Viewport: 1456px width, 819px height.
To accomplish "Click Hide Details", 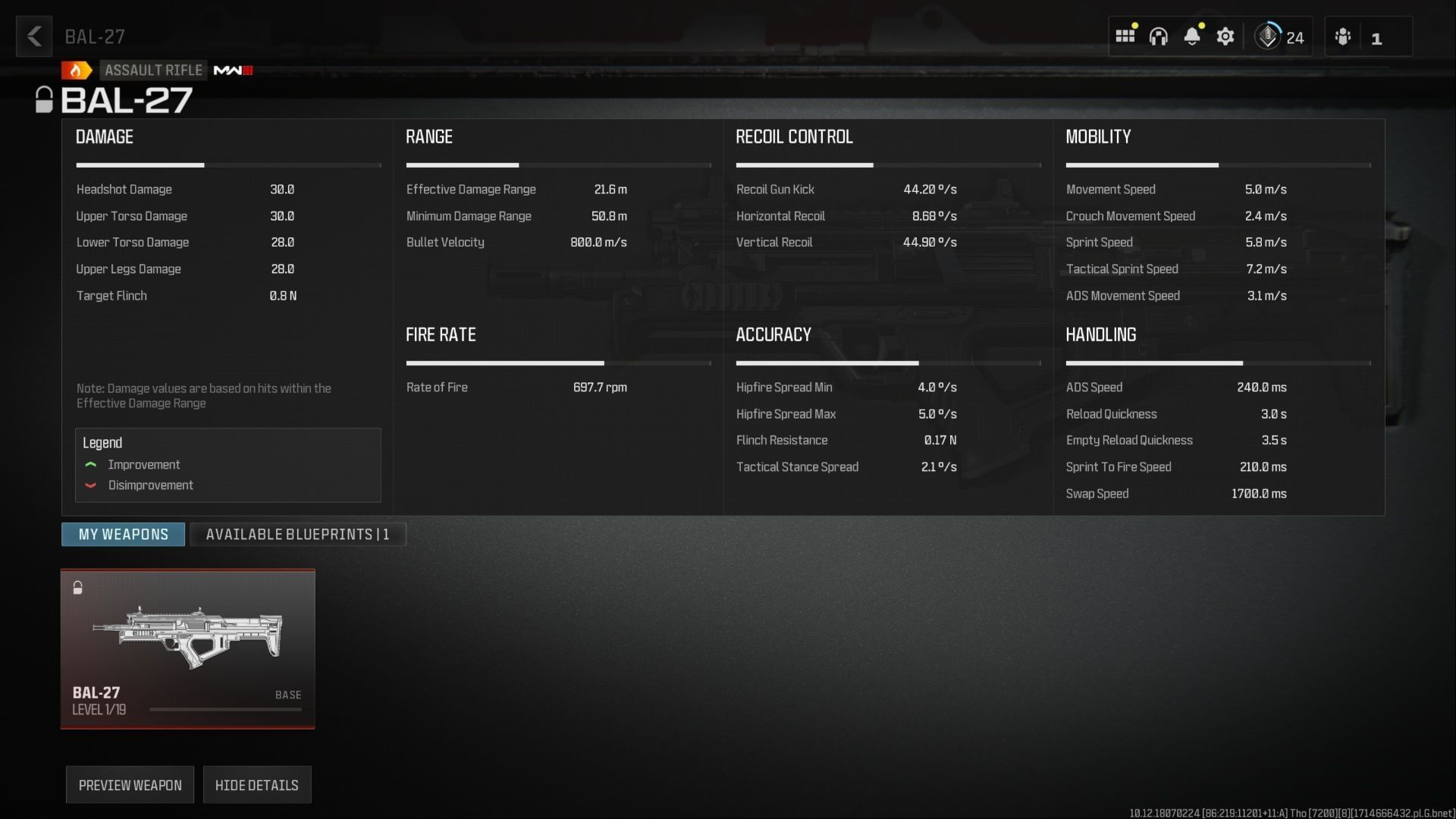I will pyautogui.click(x=257, y=785).
